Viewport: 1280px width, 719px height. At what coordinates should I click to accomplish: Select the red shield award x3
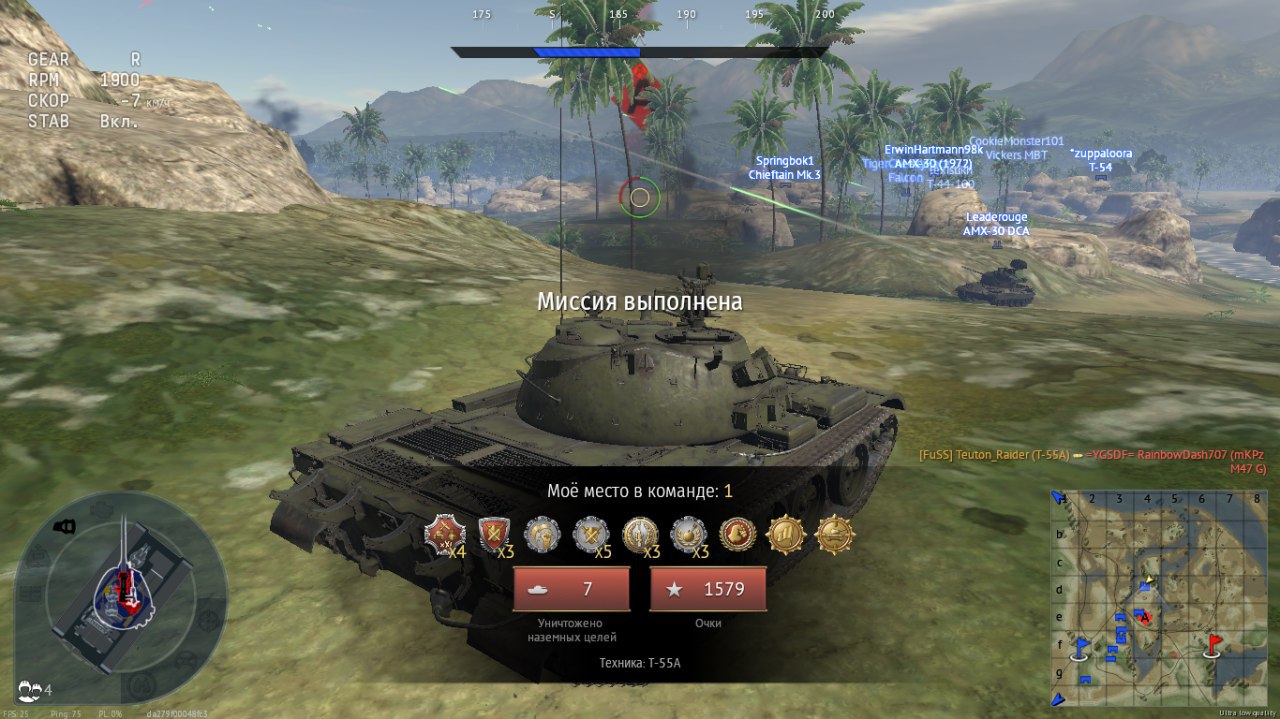tap(493, 535)
